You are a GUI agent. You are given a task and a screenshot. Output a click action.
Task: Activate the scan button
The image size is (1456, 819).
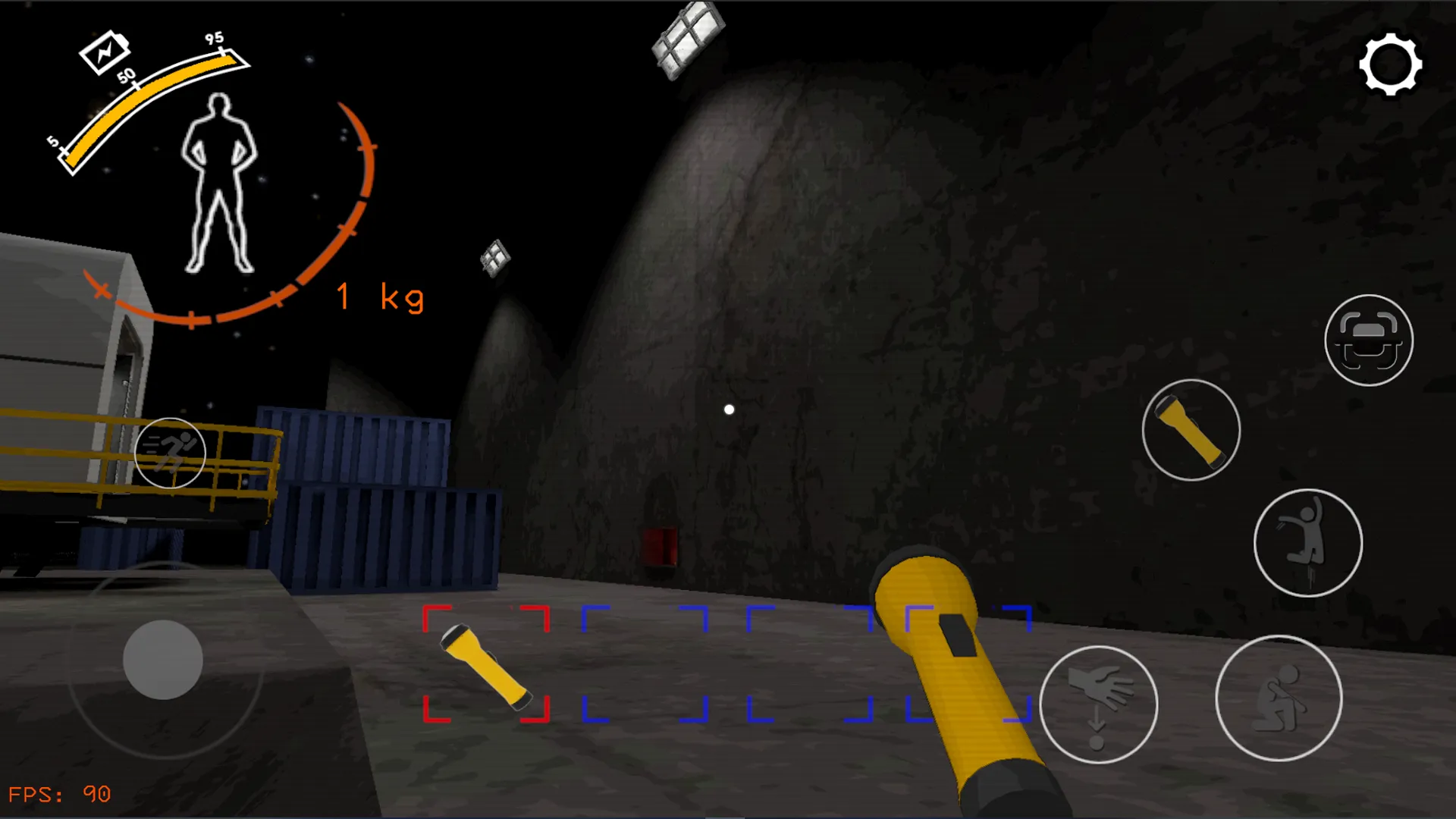click(x=1369, y=341)
